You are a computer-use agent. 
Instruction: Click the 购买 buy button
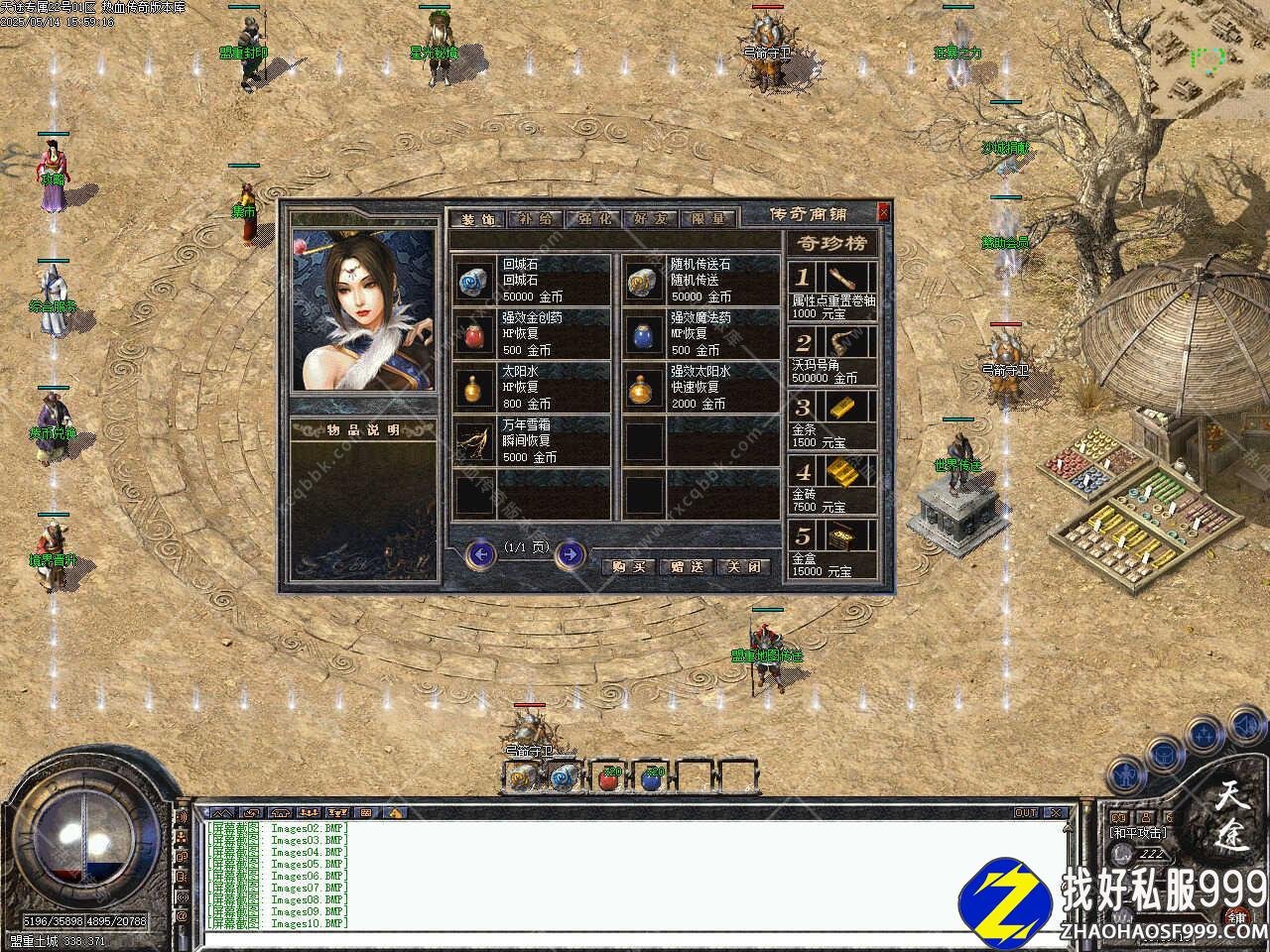(628, 566)
